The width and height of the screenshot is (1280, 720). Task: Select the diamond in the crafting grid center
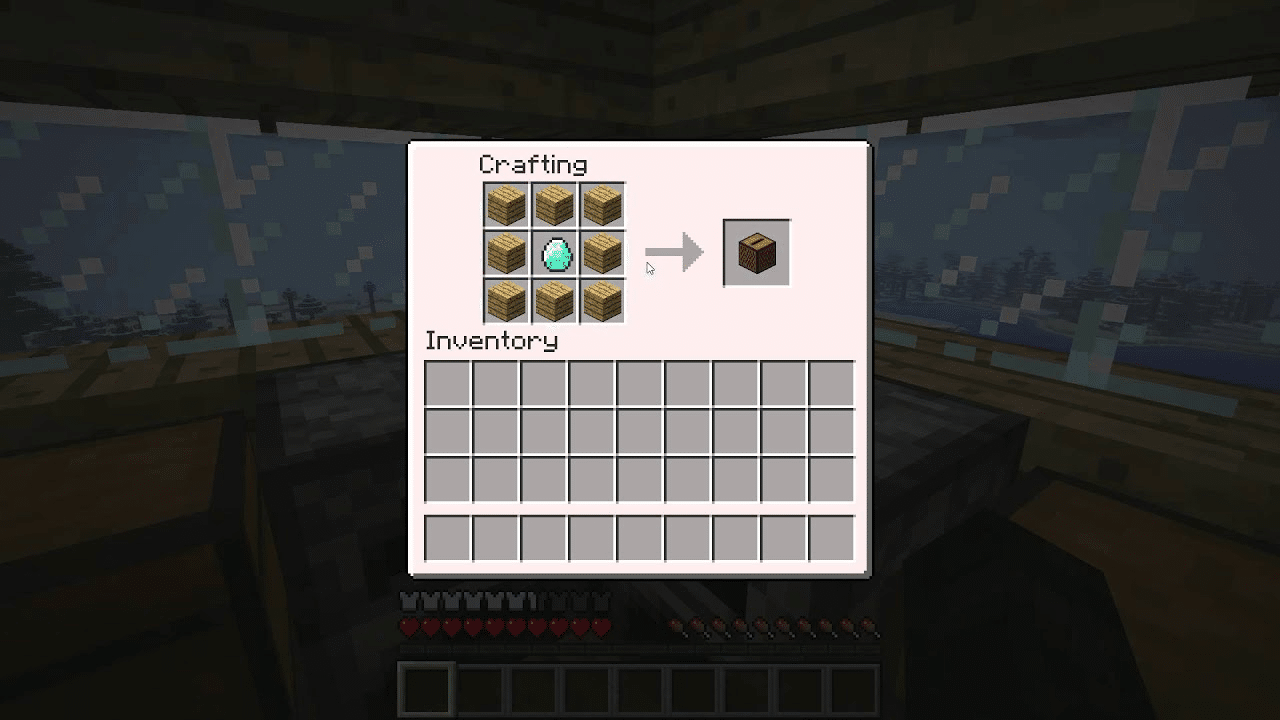coord(554,252)
